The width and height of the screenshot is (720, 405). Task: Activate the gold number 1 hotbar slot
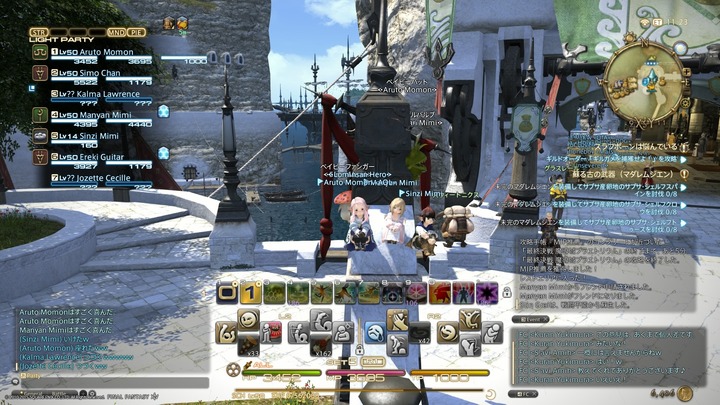(250, 293)
